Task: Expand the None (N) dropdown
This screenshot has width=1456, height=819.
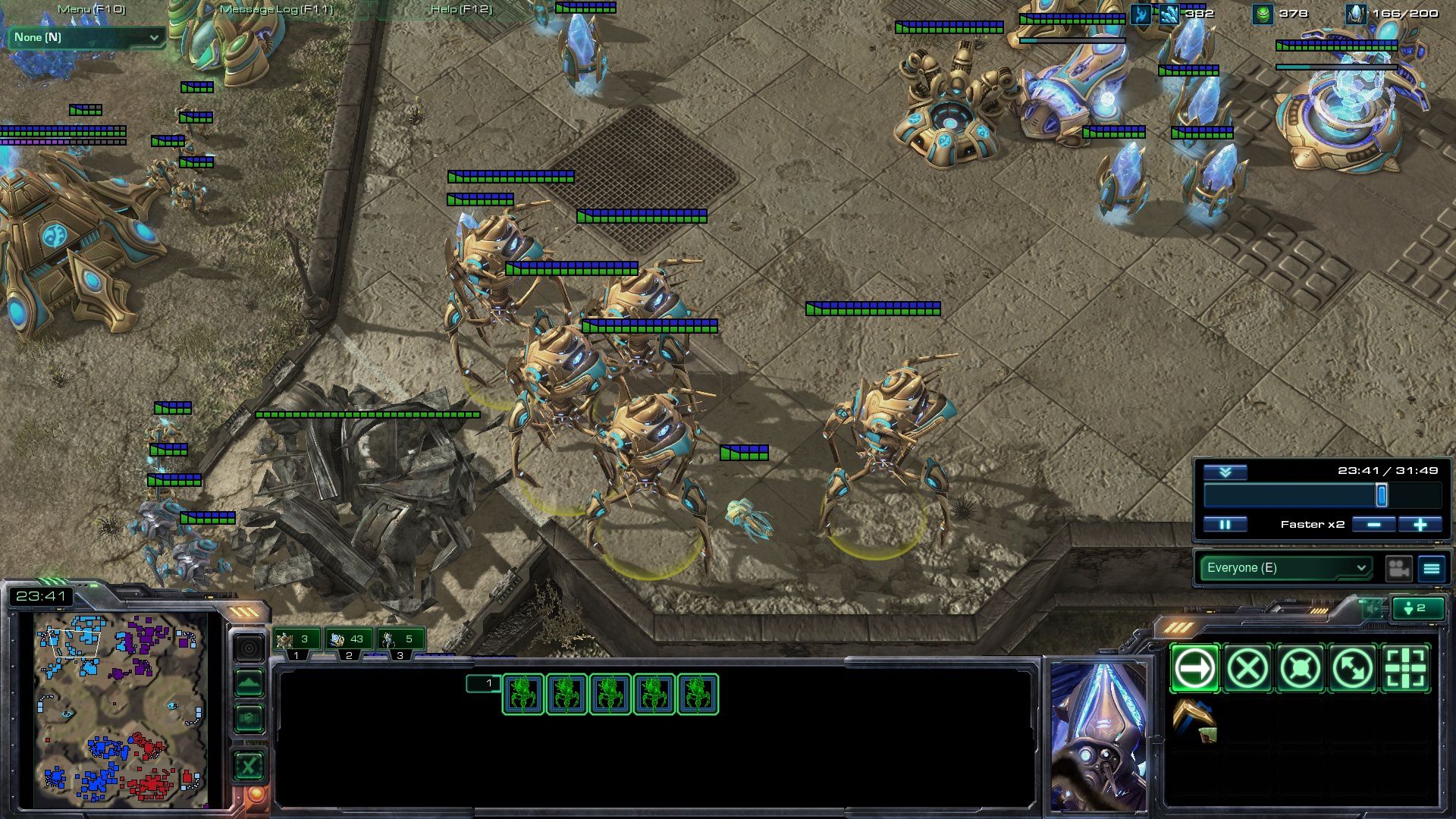Action: tap(86, 37)
